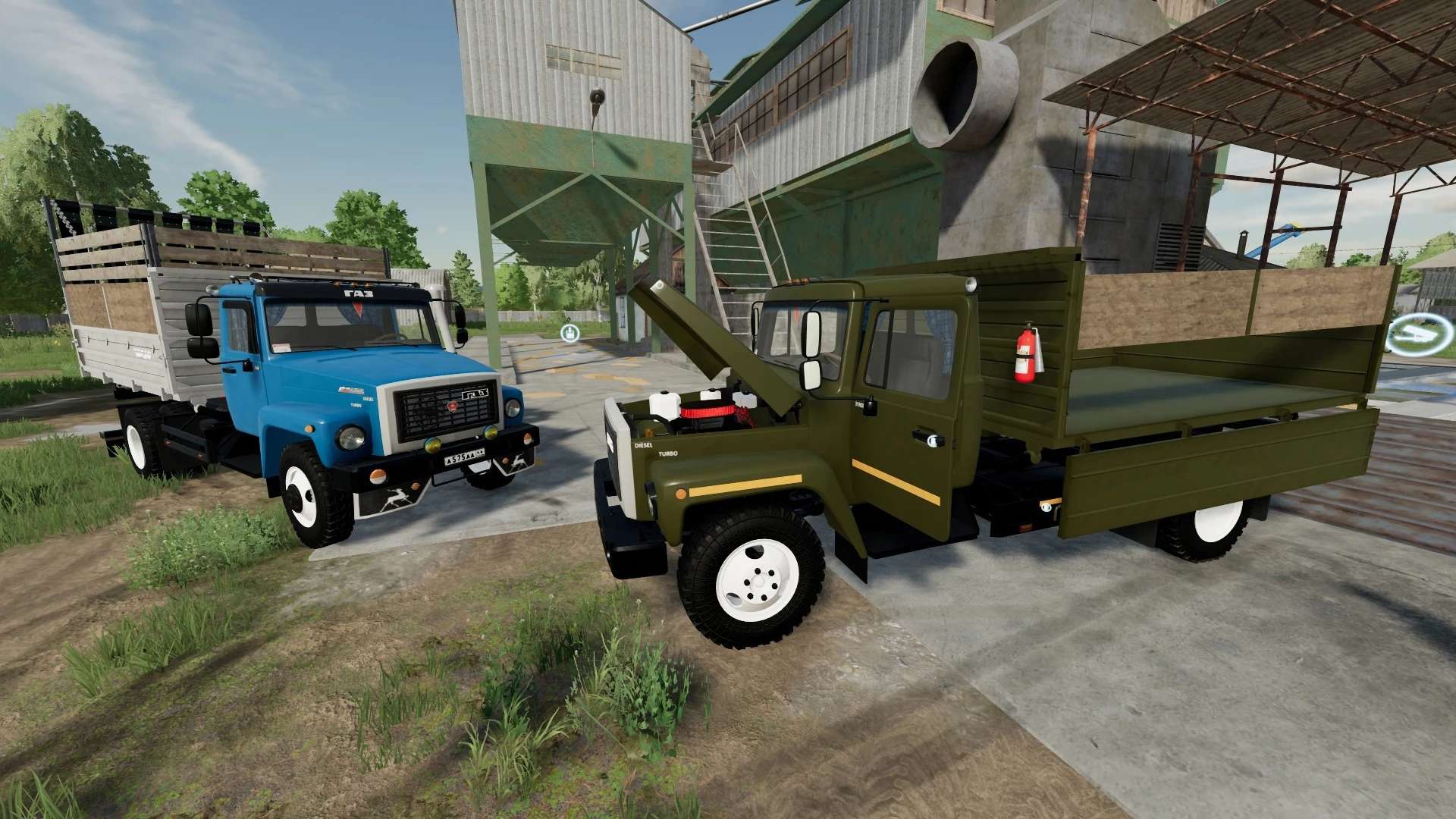Click the TURBO label on the green truck fender
This screenshot has height=819, width=1456.
[x=667, y=455]
